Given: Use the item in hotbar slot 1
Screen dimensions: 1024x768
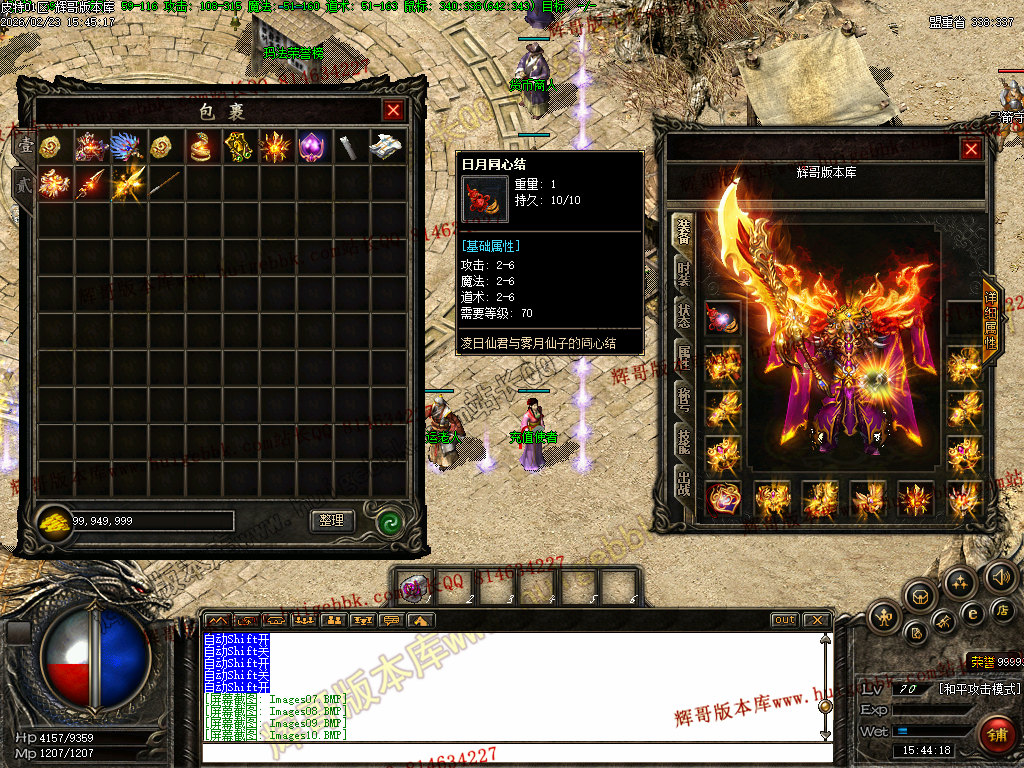Looking at the screenshot, I should point(415,587).
